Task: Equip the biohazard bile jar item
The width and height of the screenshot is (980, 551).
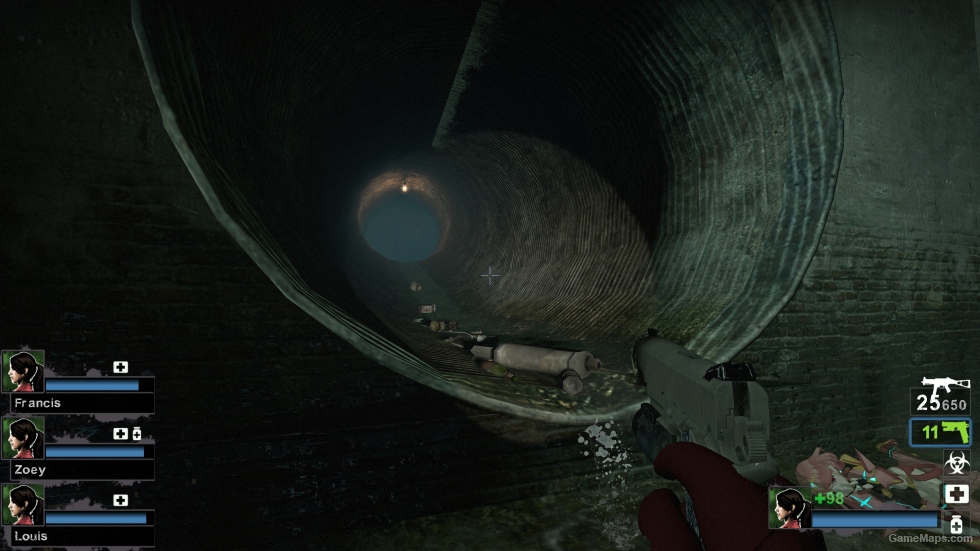Action: [956, 463]
